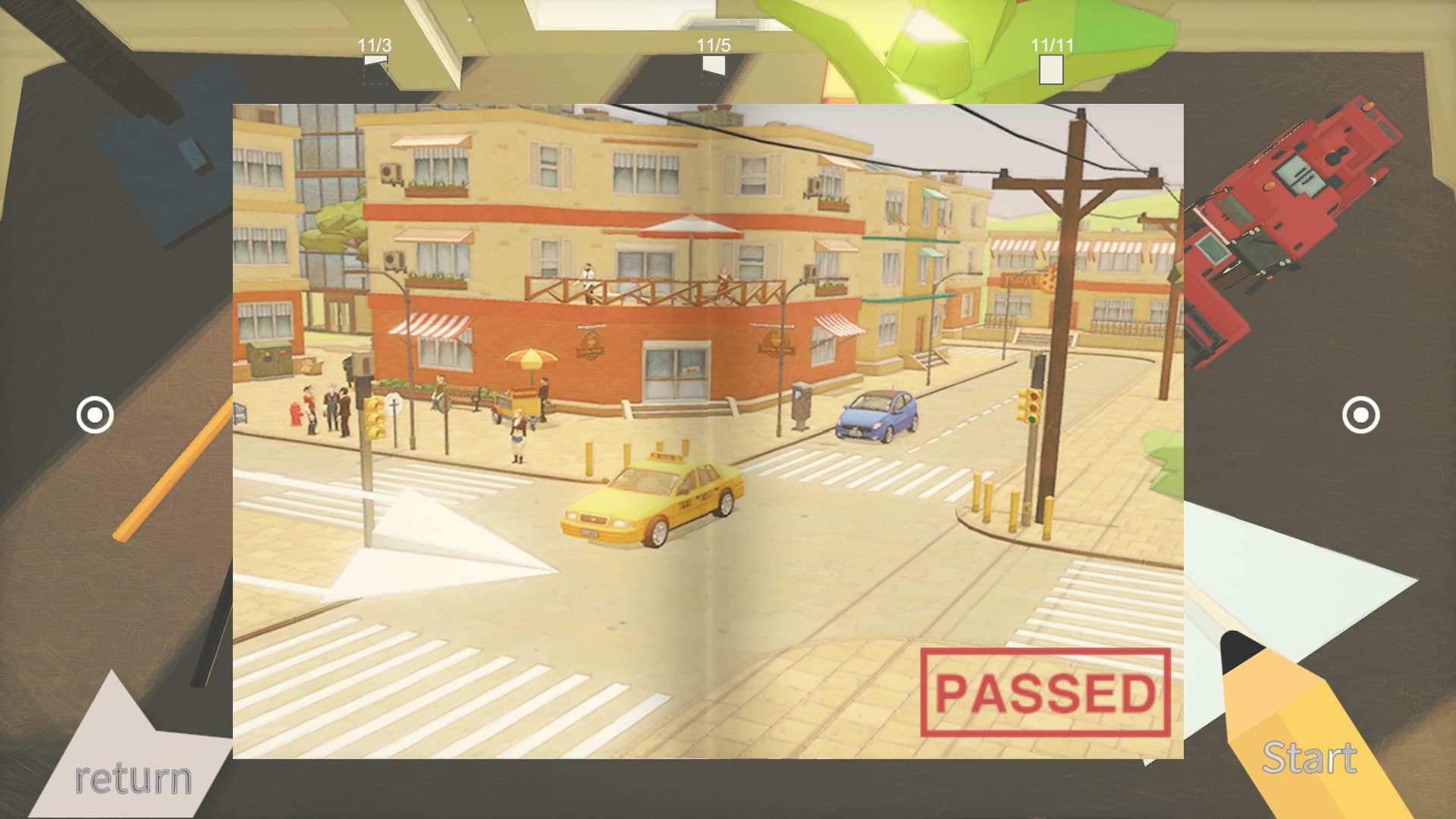Select the left circular navigation dot

point(94,416)
